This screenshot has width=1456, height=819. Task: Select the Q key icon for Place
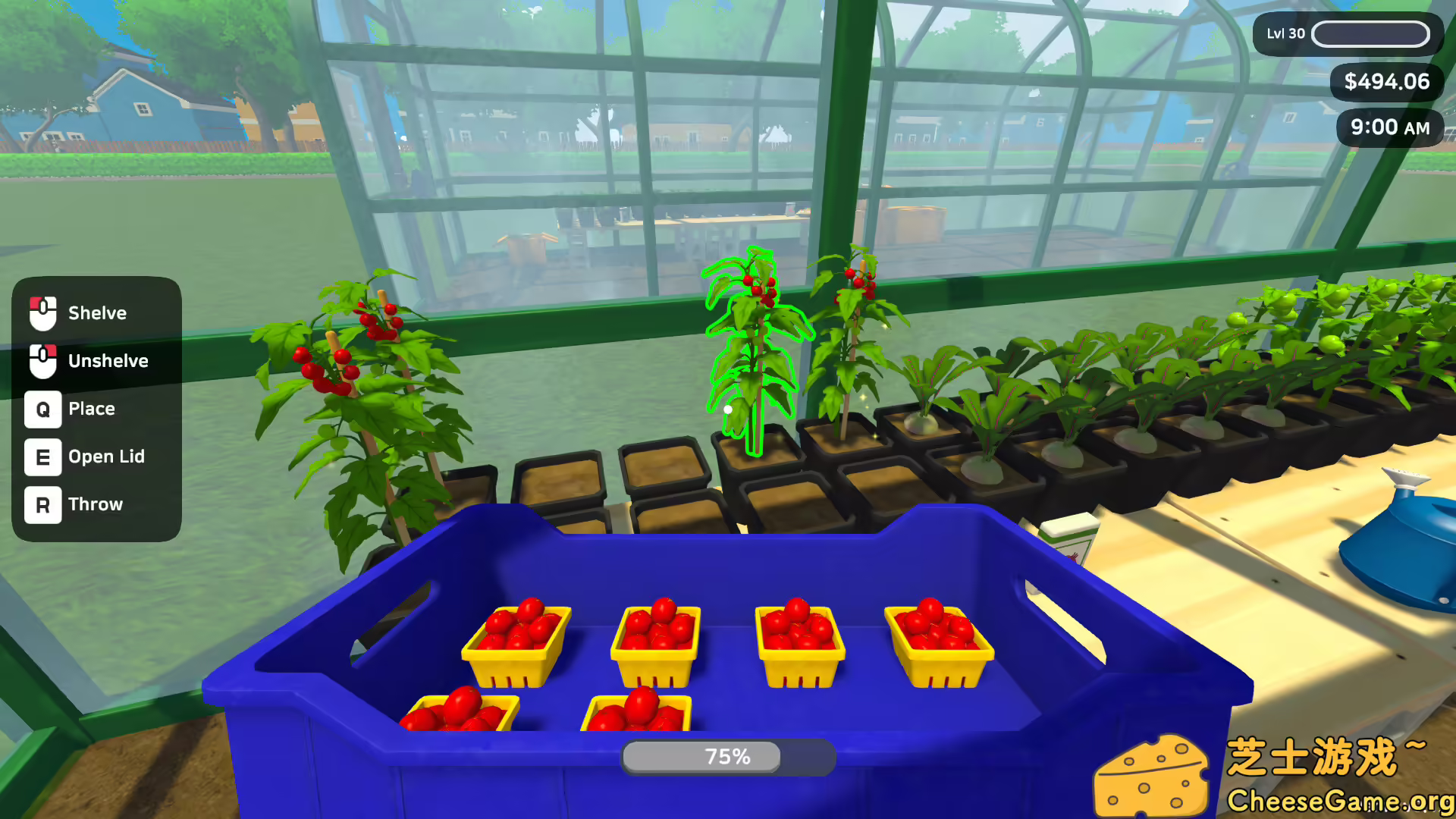click(43, 409)
